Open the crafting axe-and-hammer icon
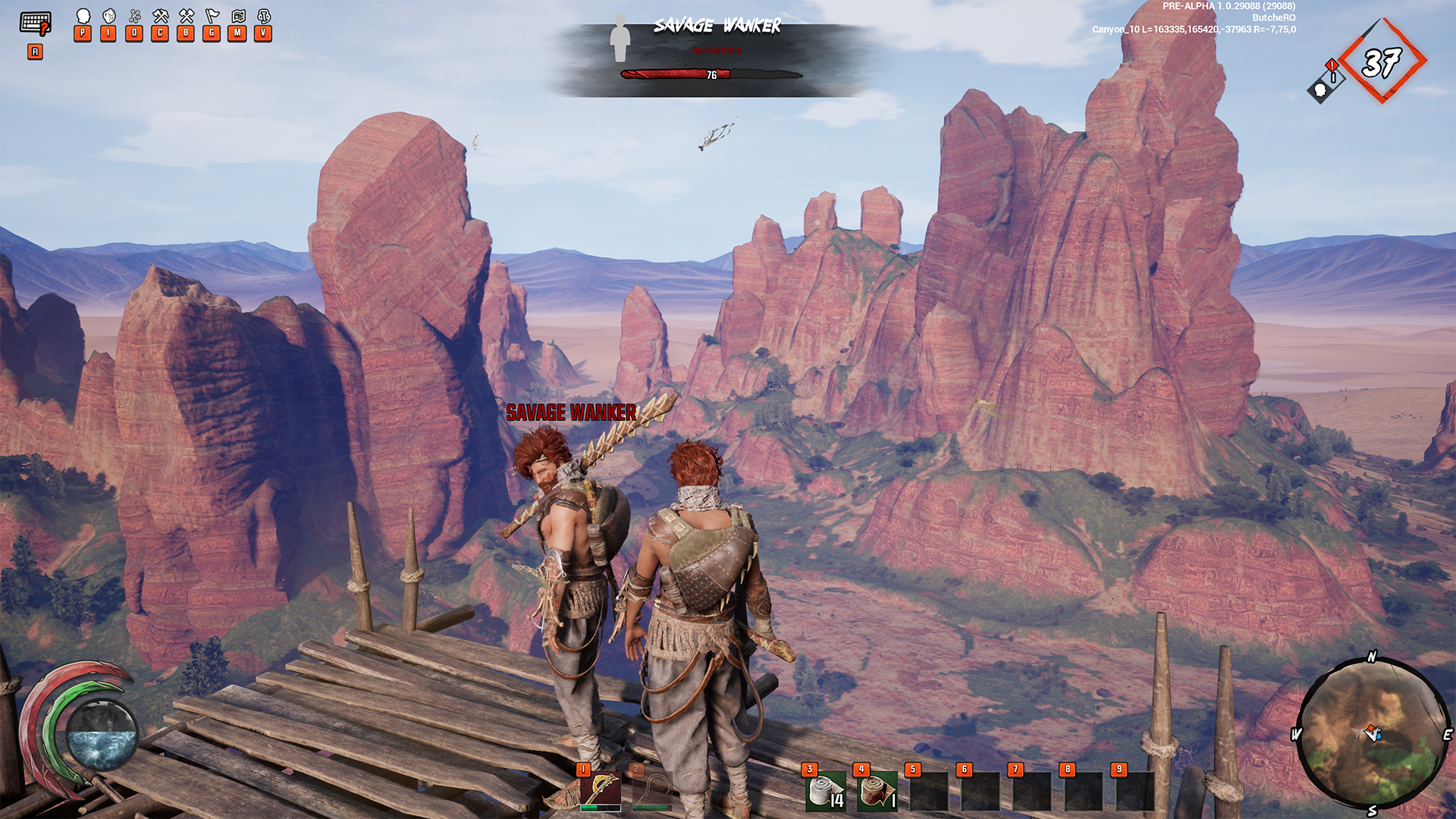1456x819 pixels. point(160,17)
